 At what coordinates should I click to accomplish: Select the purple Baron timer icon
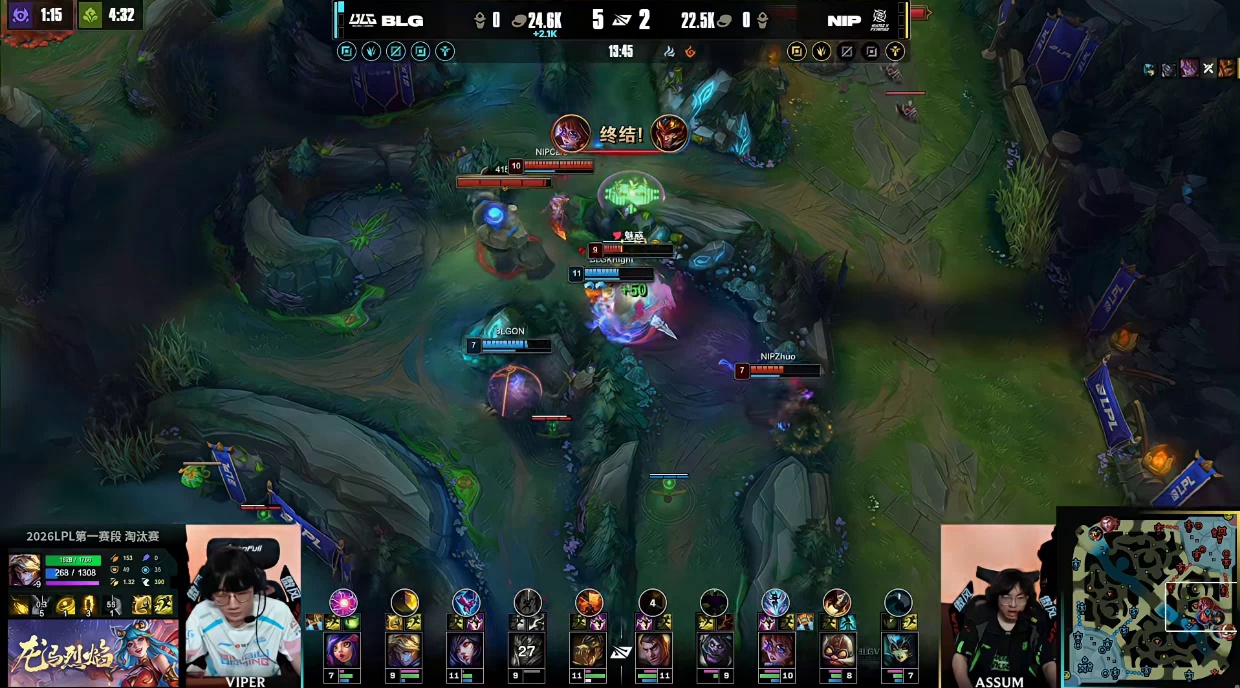(20, 15)
